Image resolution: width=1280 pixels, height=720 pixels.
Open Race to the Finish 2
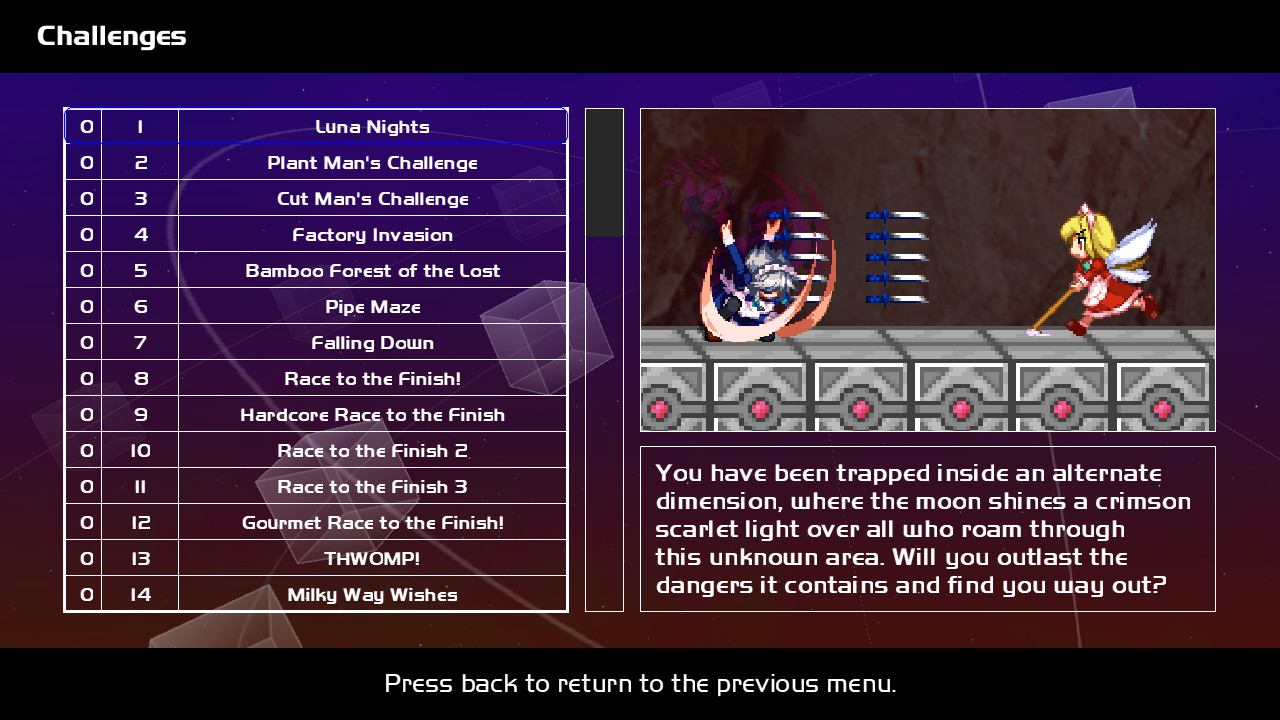click(x=373, y=451)
